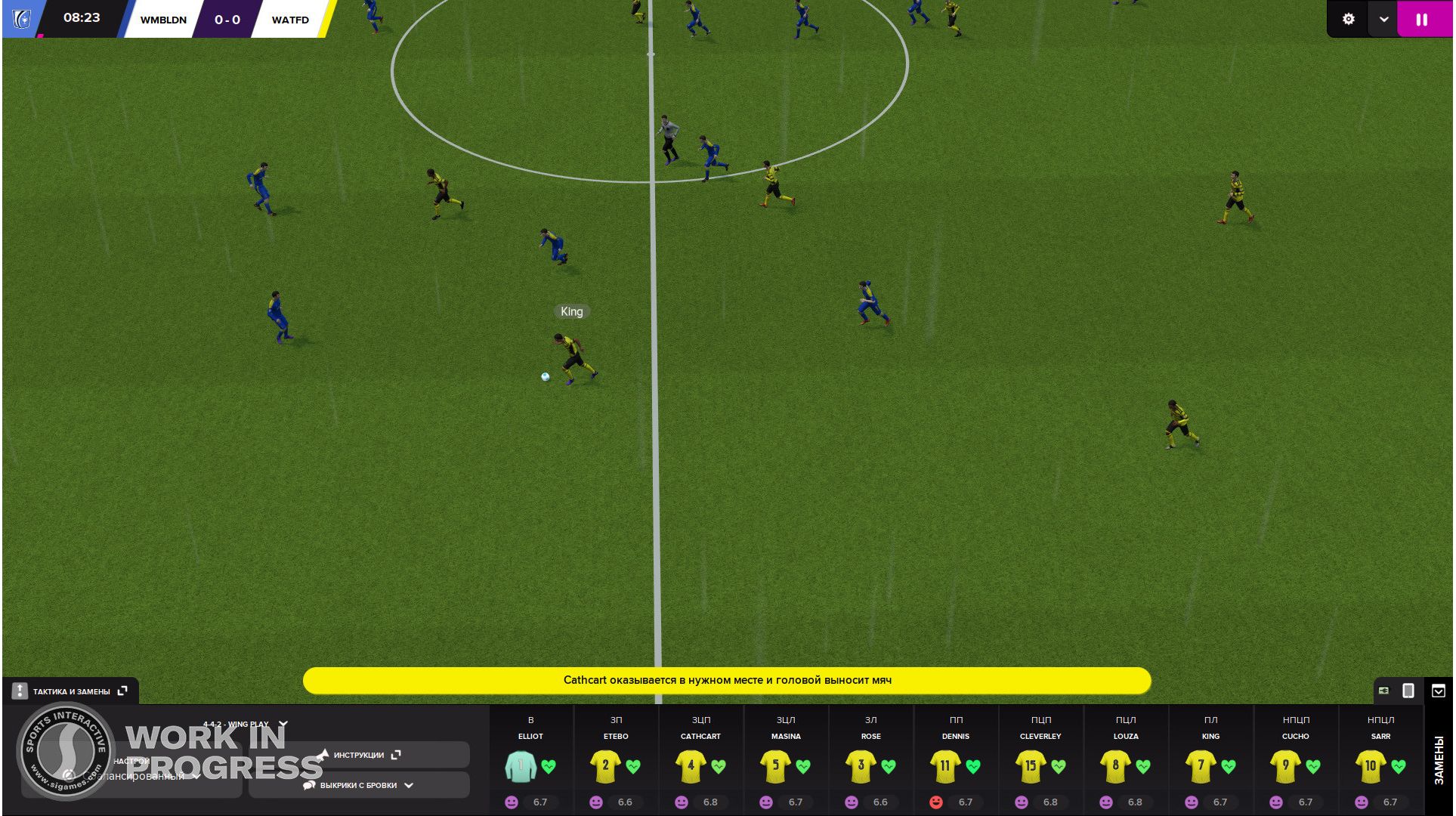The height and width of the screenshot is (816, 1456).
Task: Click the speech-bubble icon beside ВЫКРИКИ С БРОВКИ
Action: click(x=308, y=786)
